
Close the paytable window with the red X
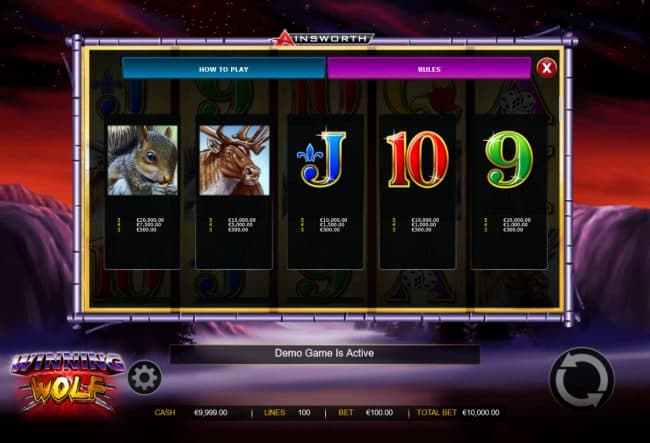(x=546, y=68)
